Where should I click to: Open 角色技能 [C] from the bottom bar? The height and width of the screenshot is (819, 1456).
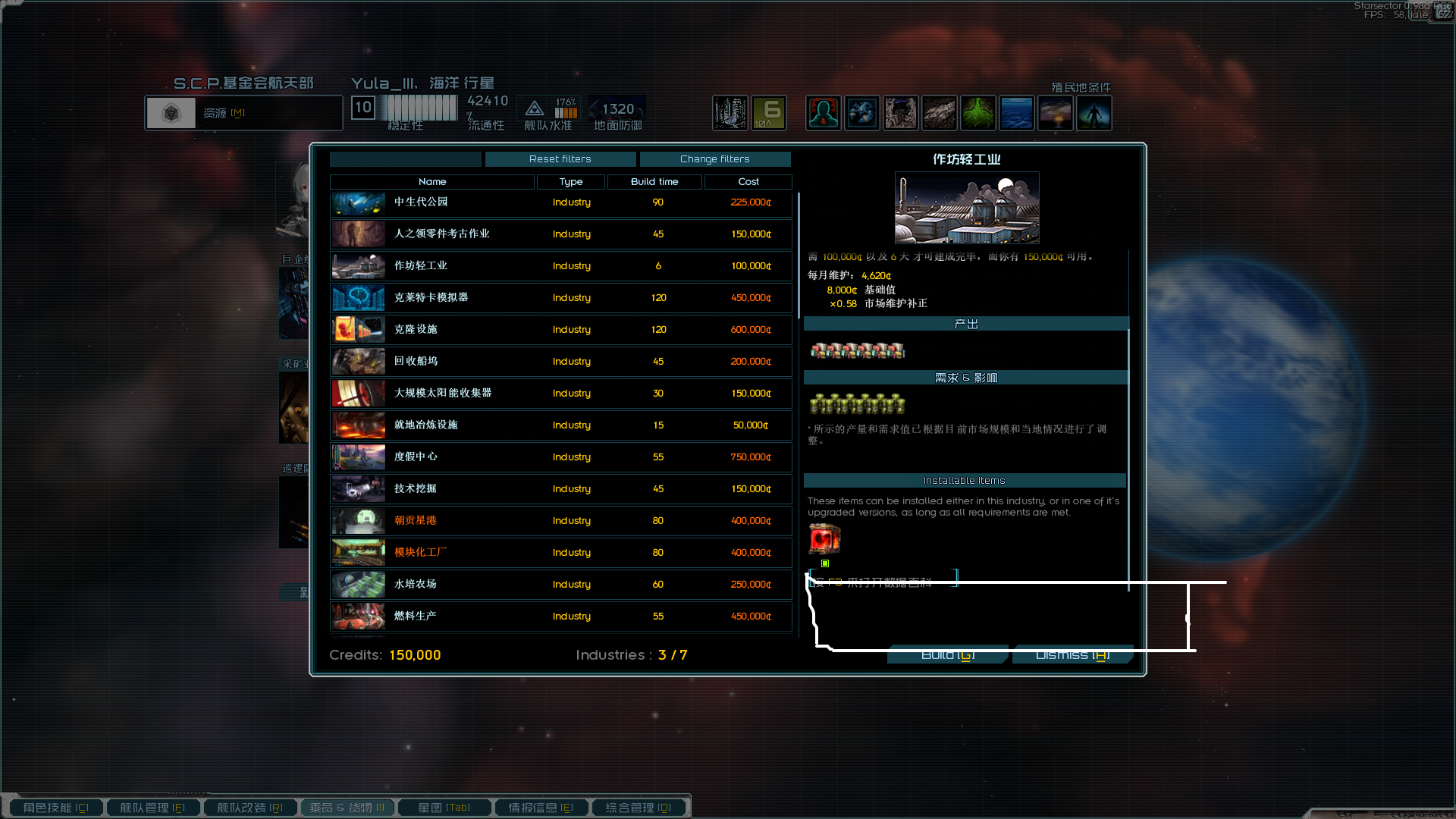tap(54, 807)
